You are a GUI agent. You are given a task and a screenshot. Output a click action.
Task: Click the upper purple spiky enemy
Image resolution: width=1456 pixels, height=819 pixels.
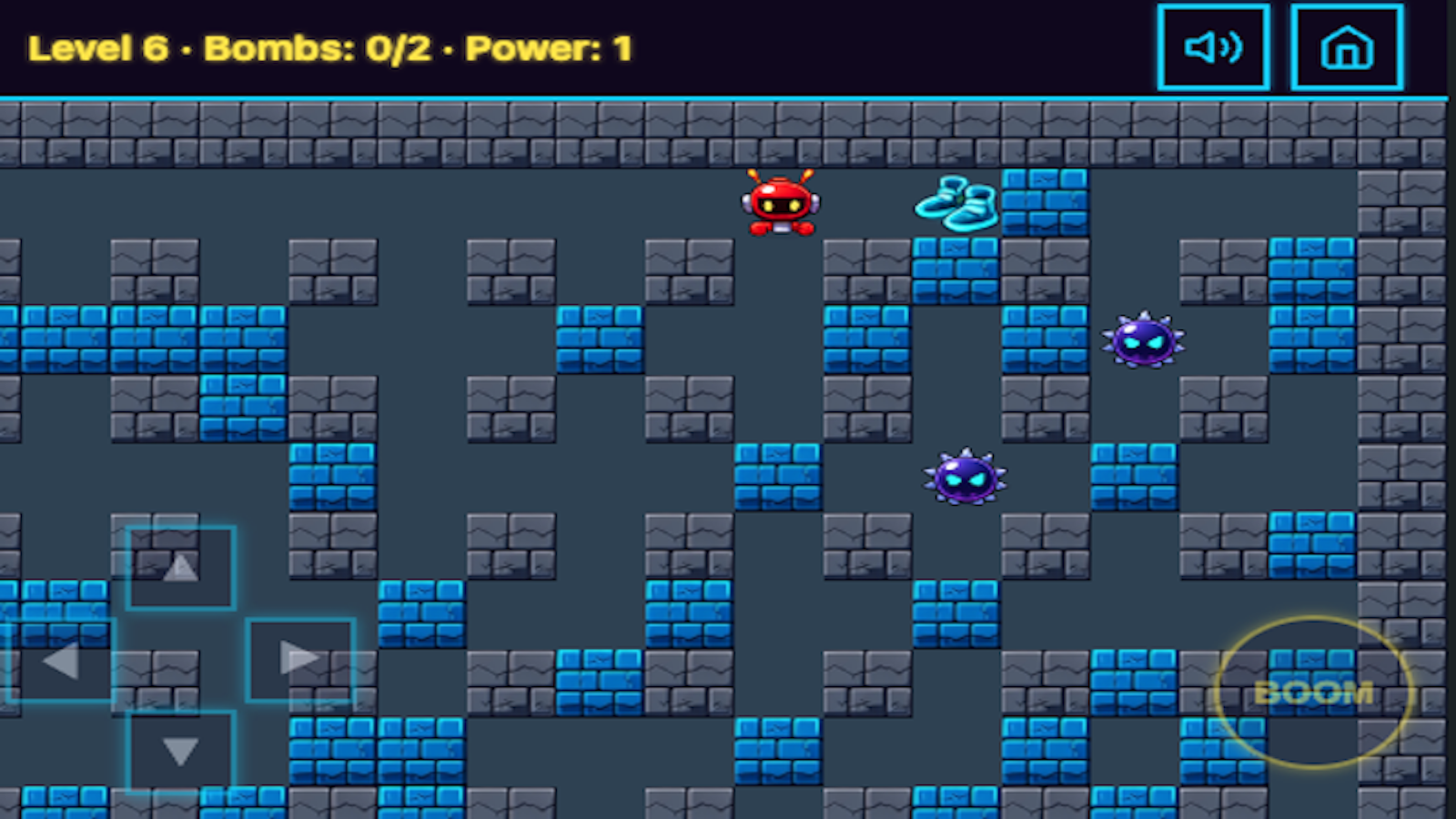1145,341
